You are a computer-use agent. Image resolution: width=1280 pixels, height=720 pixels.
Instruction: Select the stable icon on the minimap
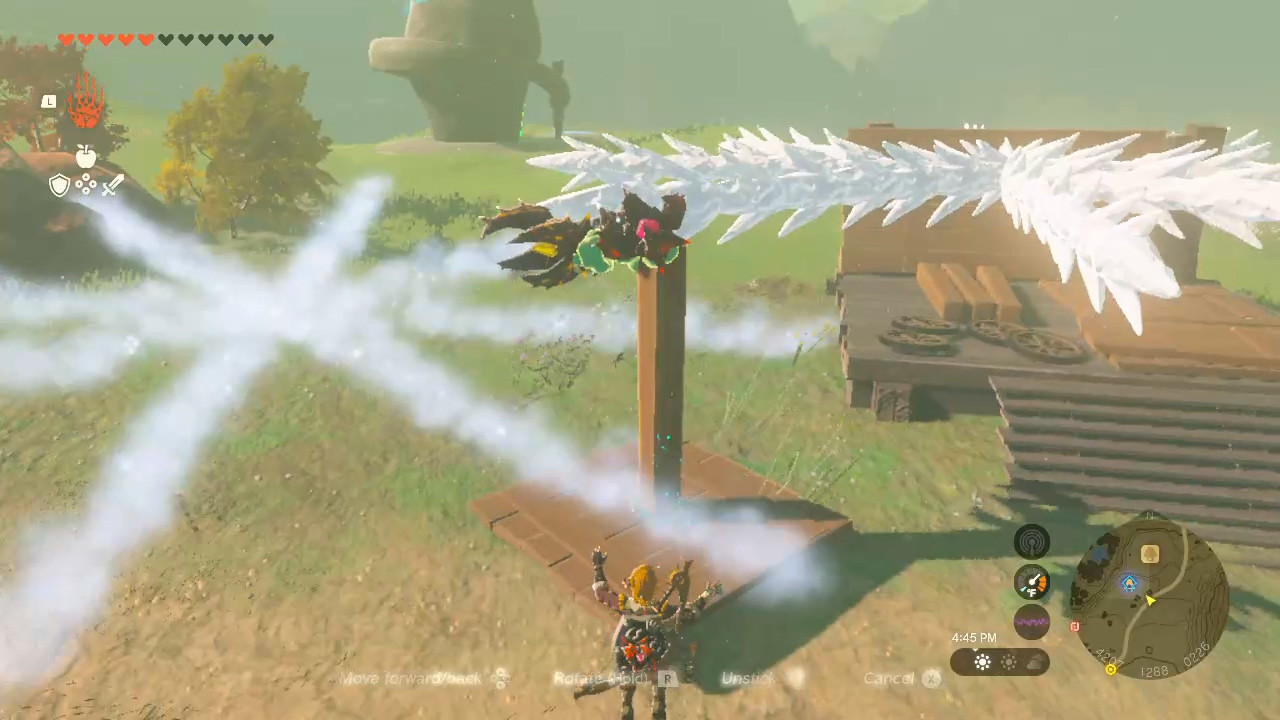[x=1150, y=553]
